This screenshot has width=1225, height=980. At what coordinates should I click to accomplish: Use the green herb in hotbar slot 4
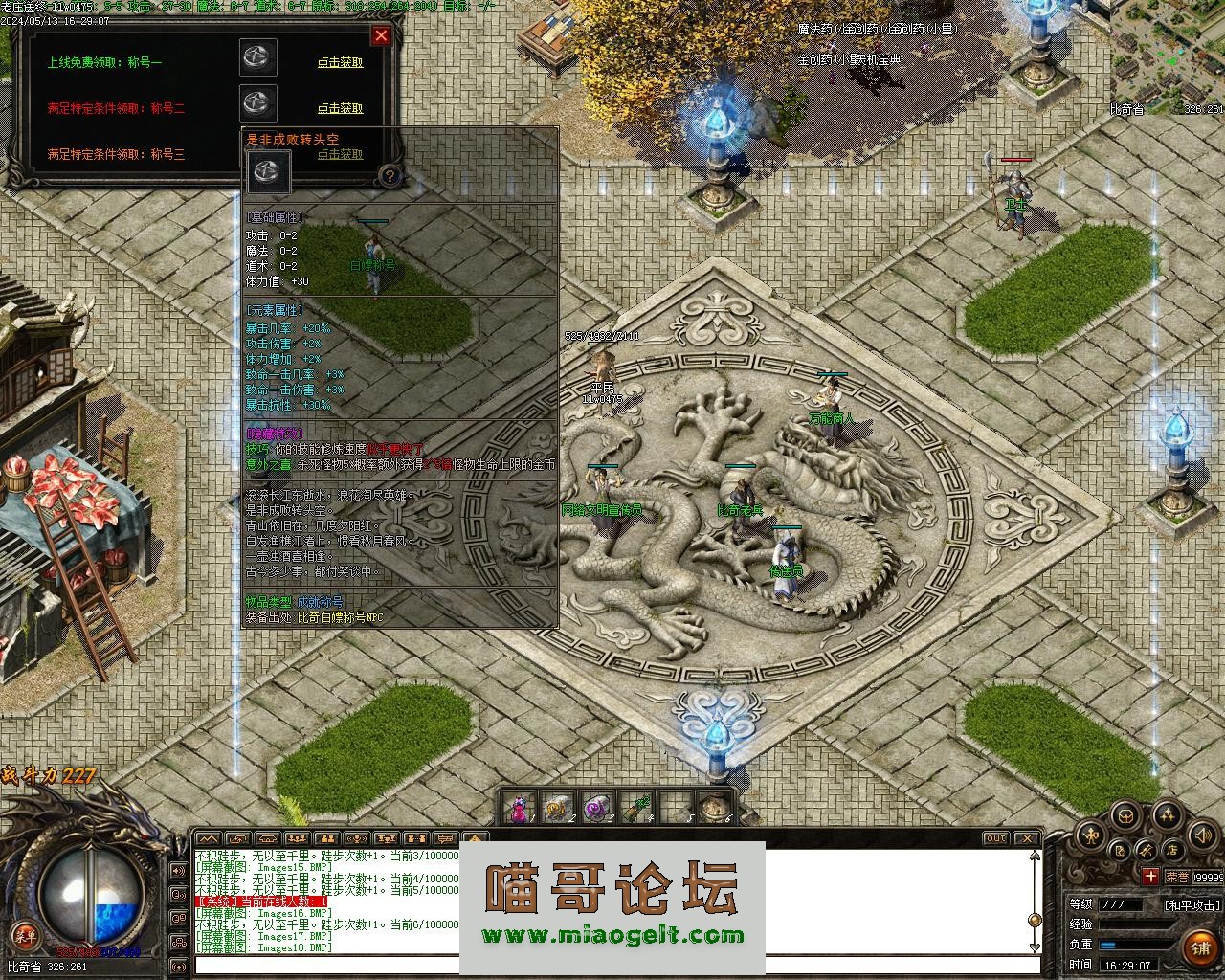pos(635,809)
